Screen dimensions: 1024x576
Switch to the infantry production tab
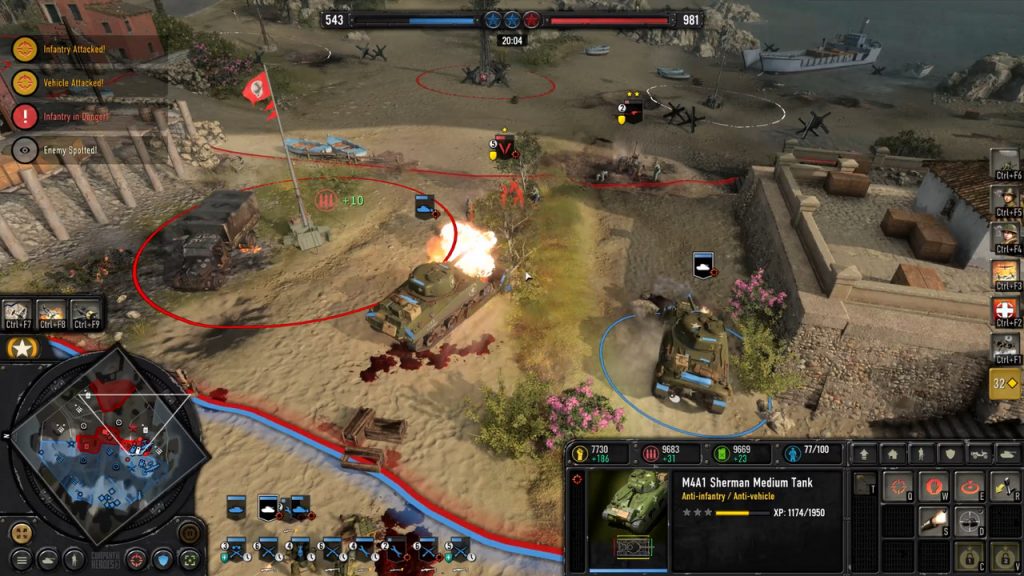(x=921, y=454)
